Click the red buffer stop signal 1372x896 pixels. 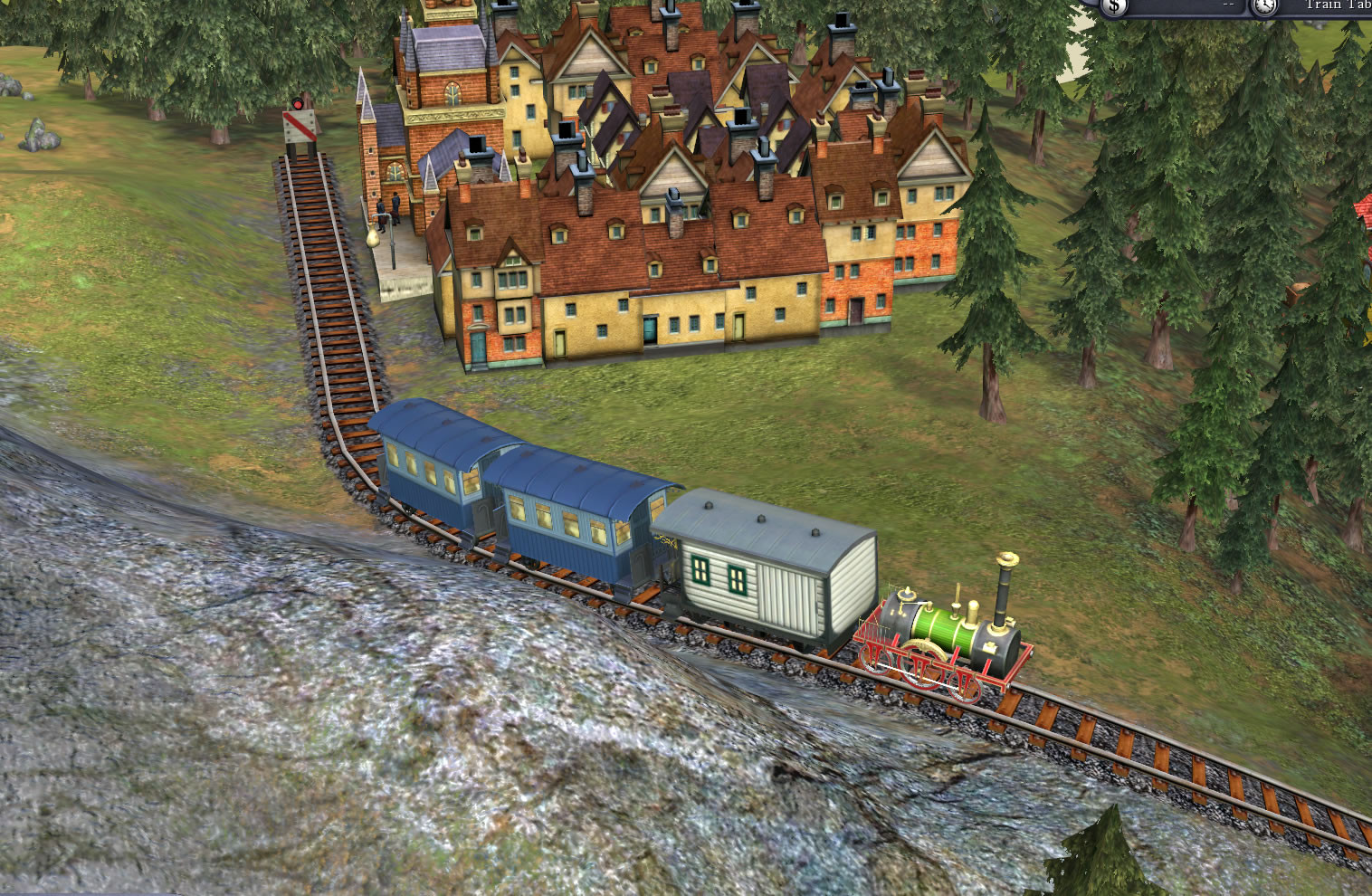(x=299, y=125)
